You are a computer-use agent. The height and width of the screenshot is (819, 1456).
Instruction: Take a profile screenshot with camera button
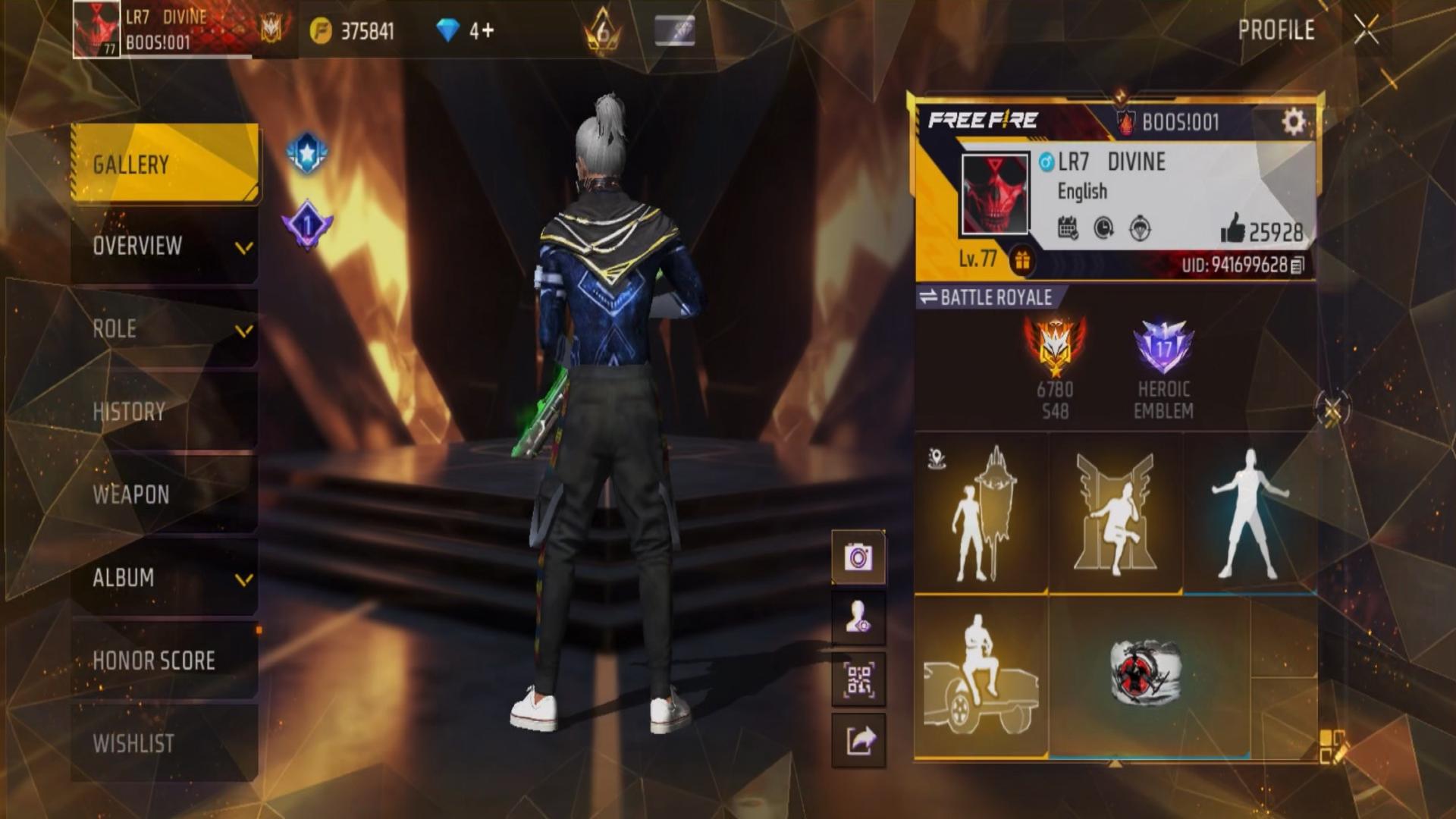point(858,558)
